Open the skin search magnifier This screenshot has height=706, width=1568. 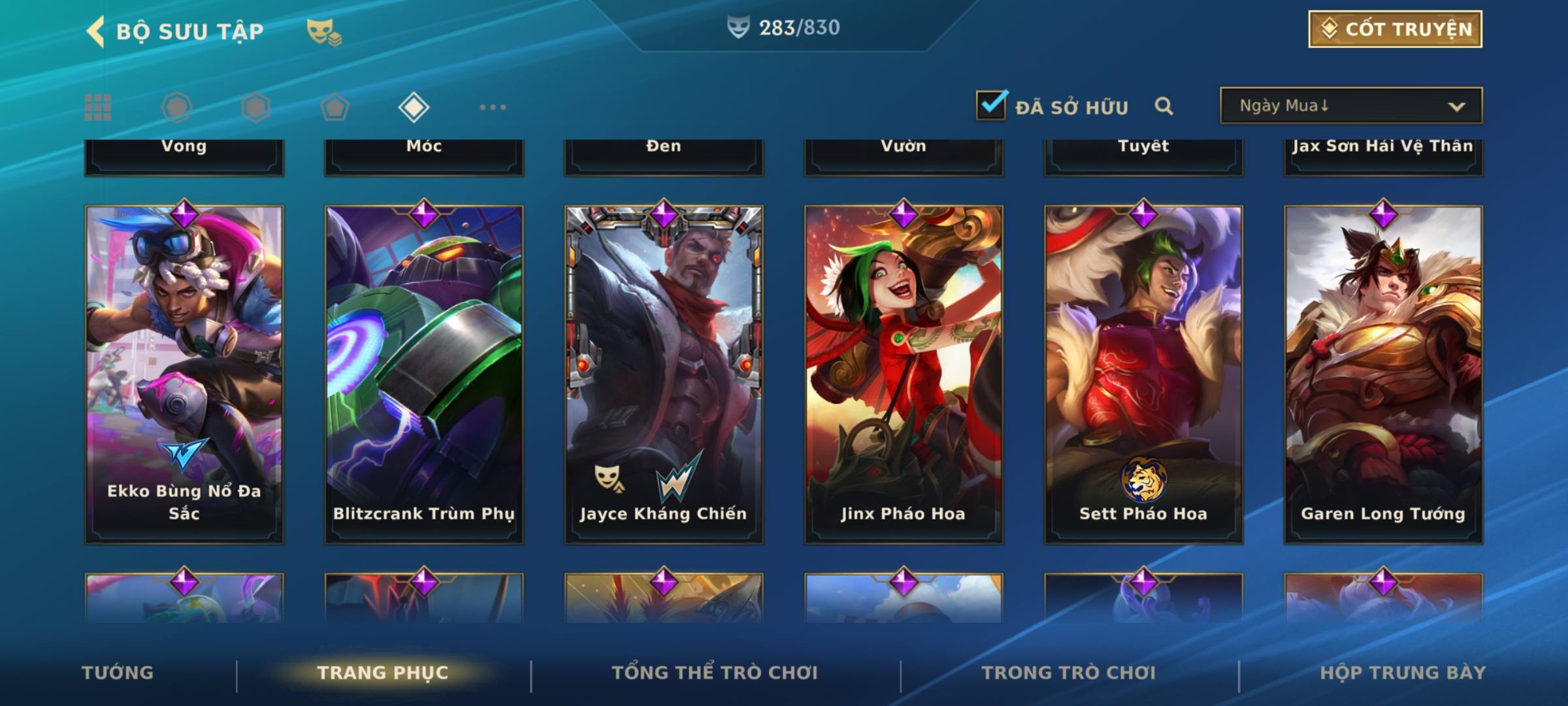pos(1164,106)
